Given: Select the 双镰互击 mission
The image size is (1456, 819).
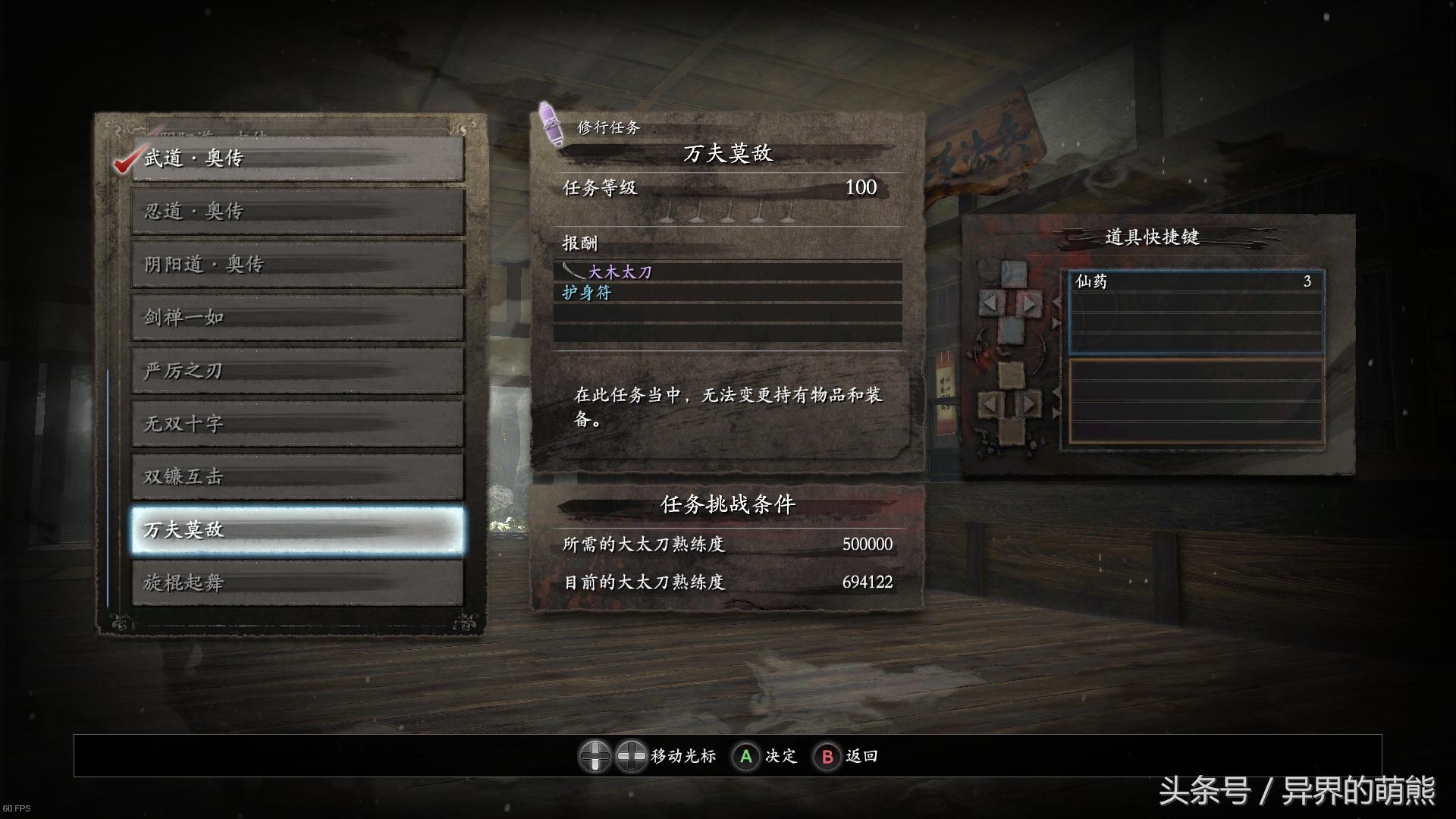Looking at the screenshot, I should point(297,477).
